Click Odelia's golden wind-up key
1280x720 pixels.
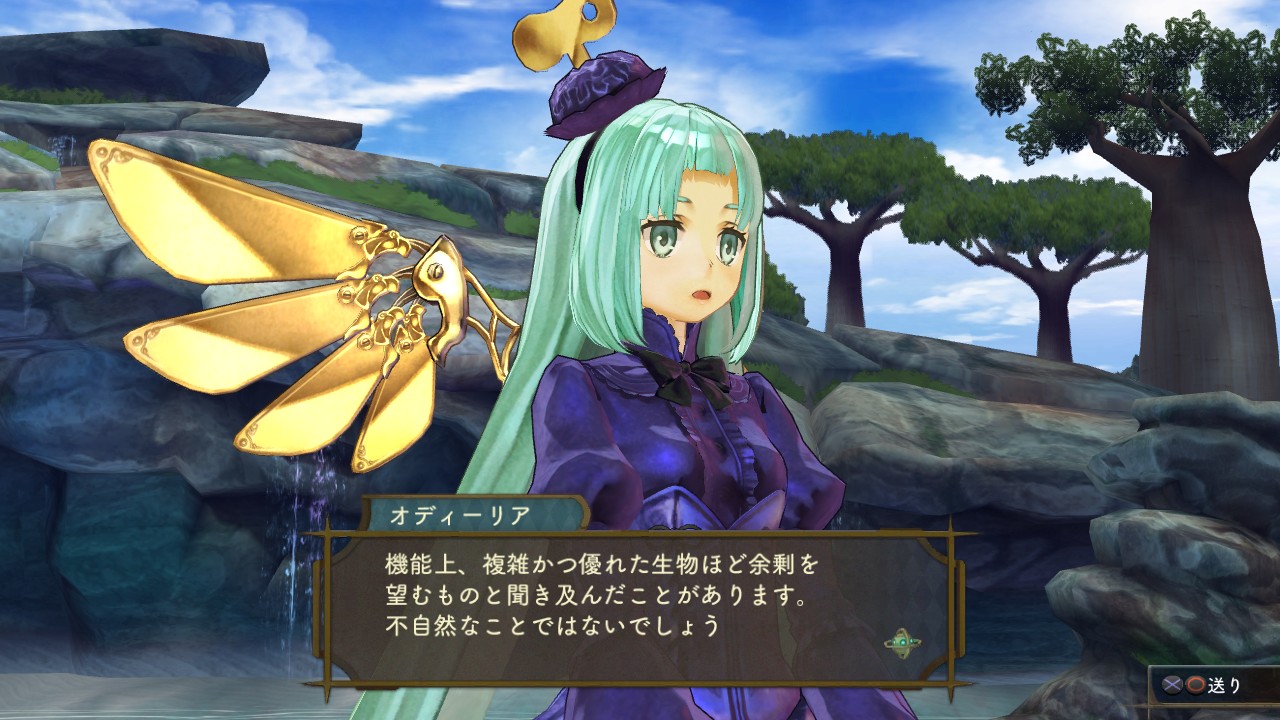pos(558,35)
